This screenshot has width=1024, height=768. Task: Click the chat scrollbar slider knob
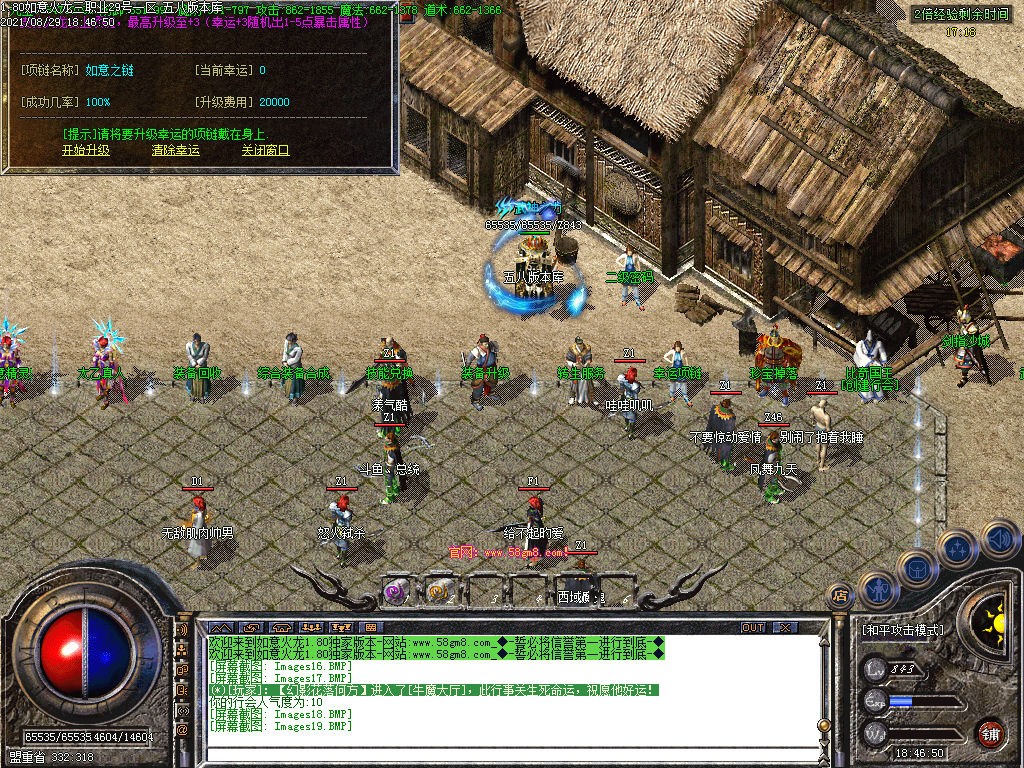pyautogui.click(x=823, y=725)
